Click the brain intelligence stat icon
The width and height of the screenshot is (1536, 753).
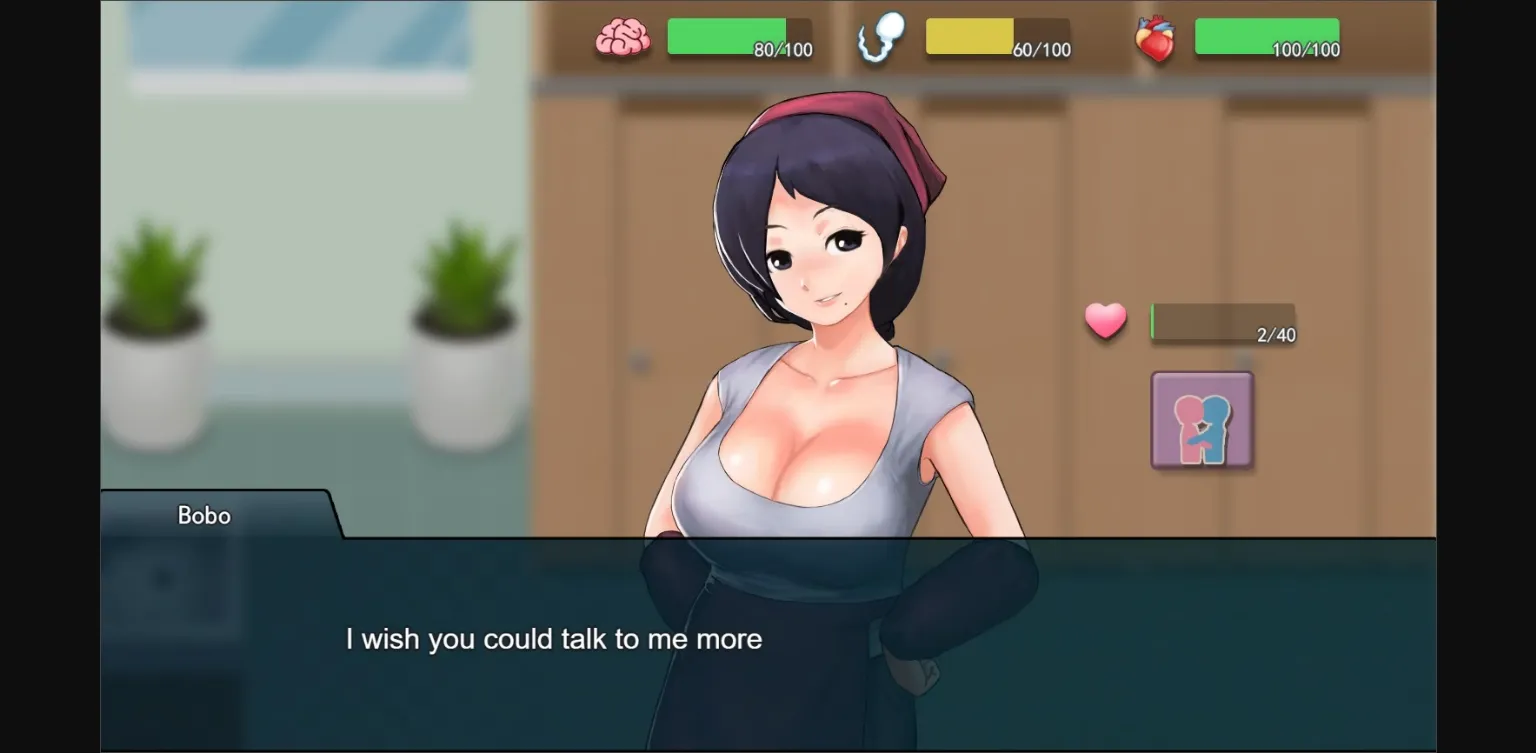pyautogui.click(x=622, y=39)
